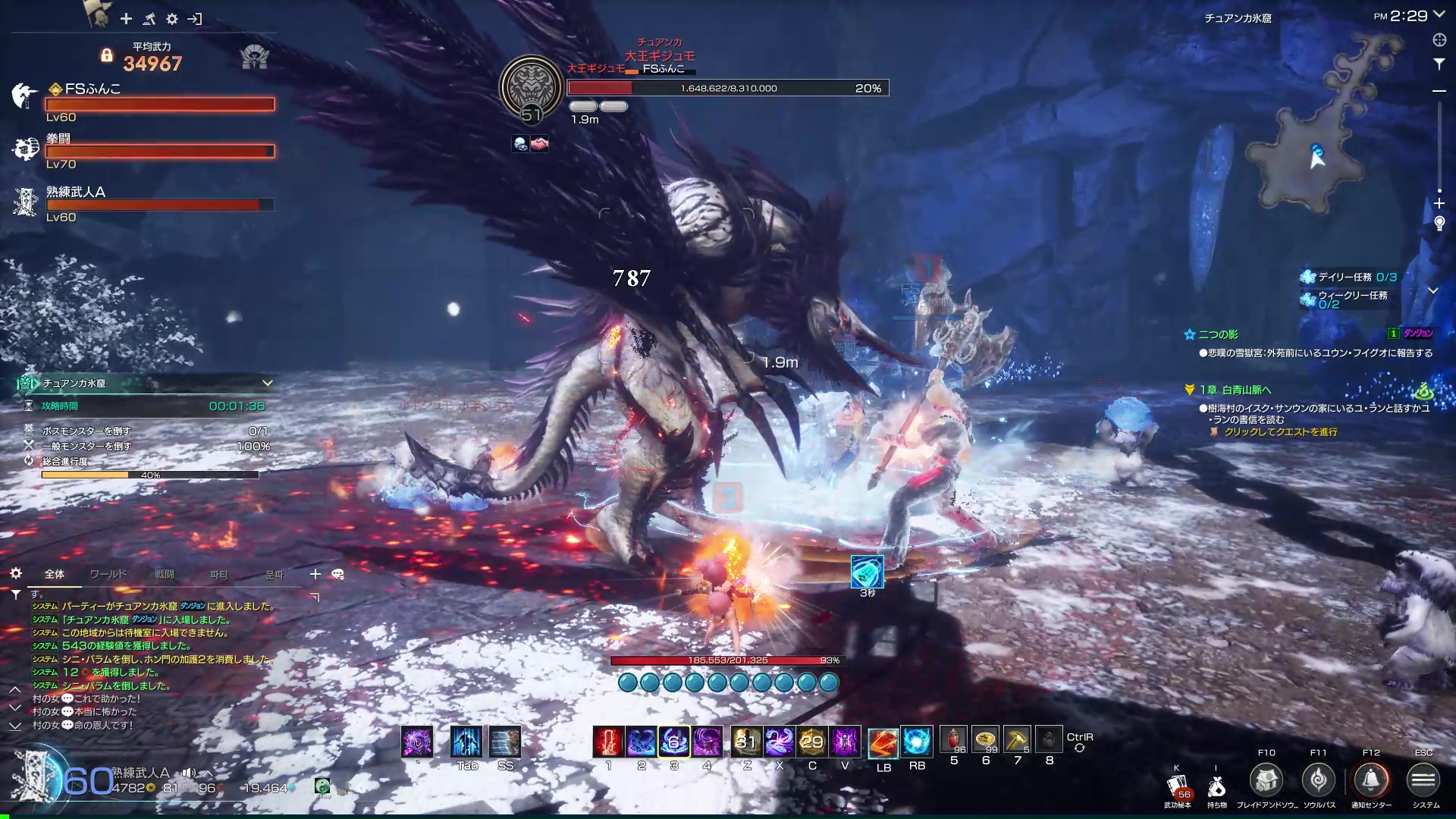Open the house-shaped F10 shop icon
Screen dimensions: 1456x819
1266,780
